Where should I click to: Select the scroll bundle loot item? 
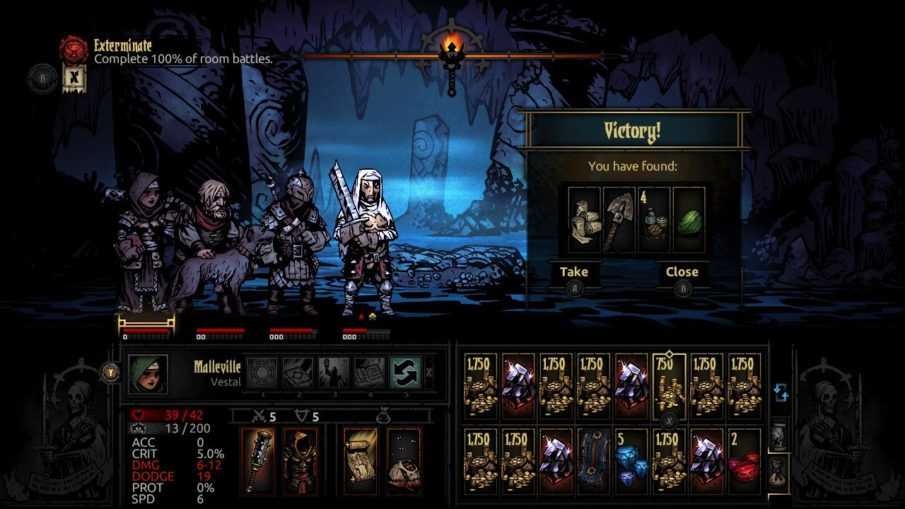pos(584,213)
